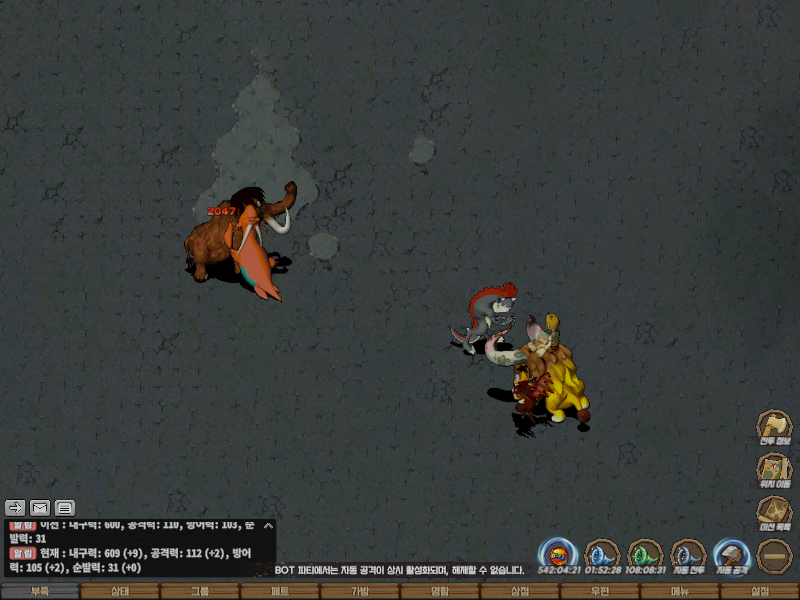Image resolution: width=800 pixels, height=600 pixels.
Task: Toggle 자동 공격 auto attack hammer icon
Action: point(732,554)
